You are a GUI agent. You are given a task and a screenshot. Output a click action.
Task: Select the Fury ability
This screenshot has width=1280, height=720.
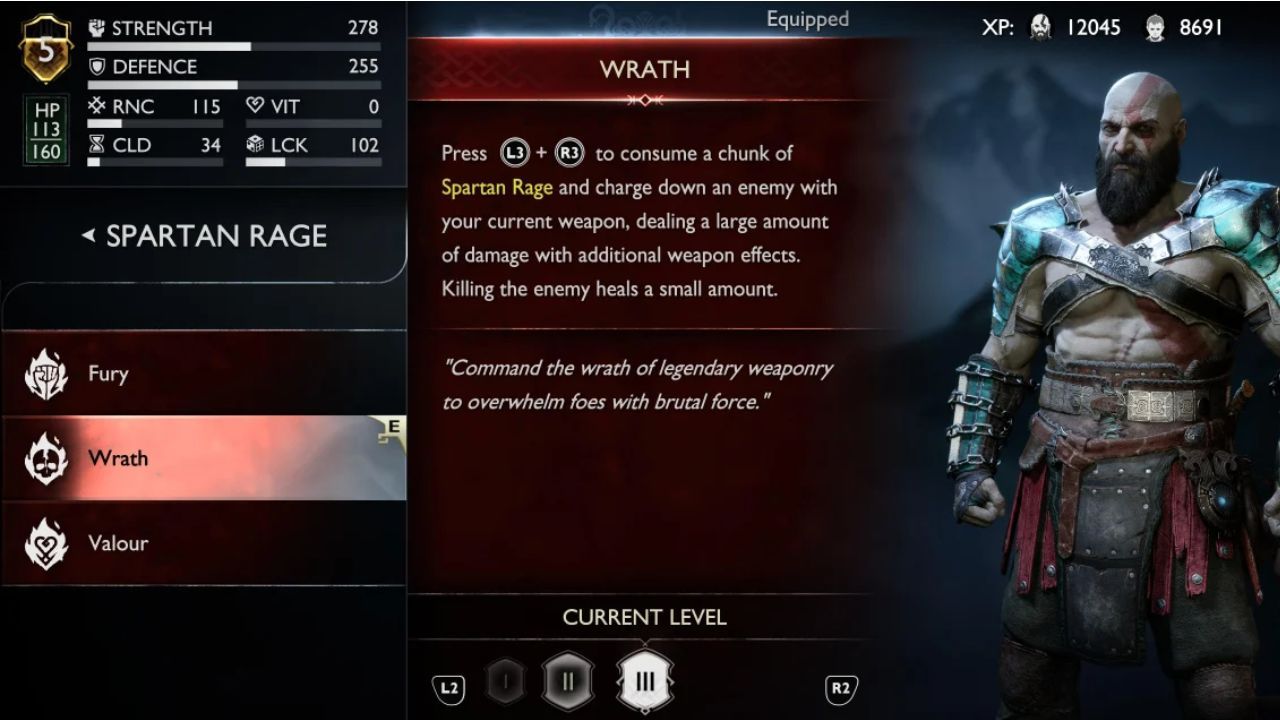coord(200,373)
